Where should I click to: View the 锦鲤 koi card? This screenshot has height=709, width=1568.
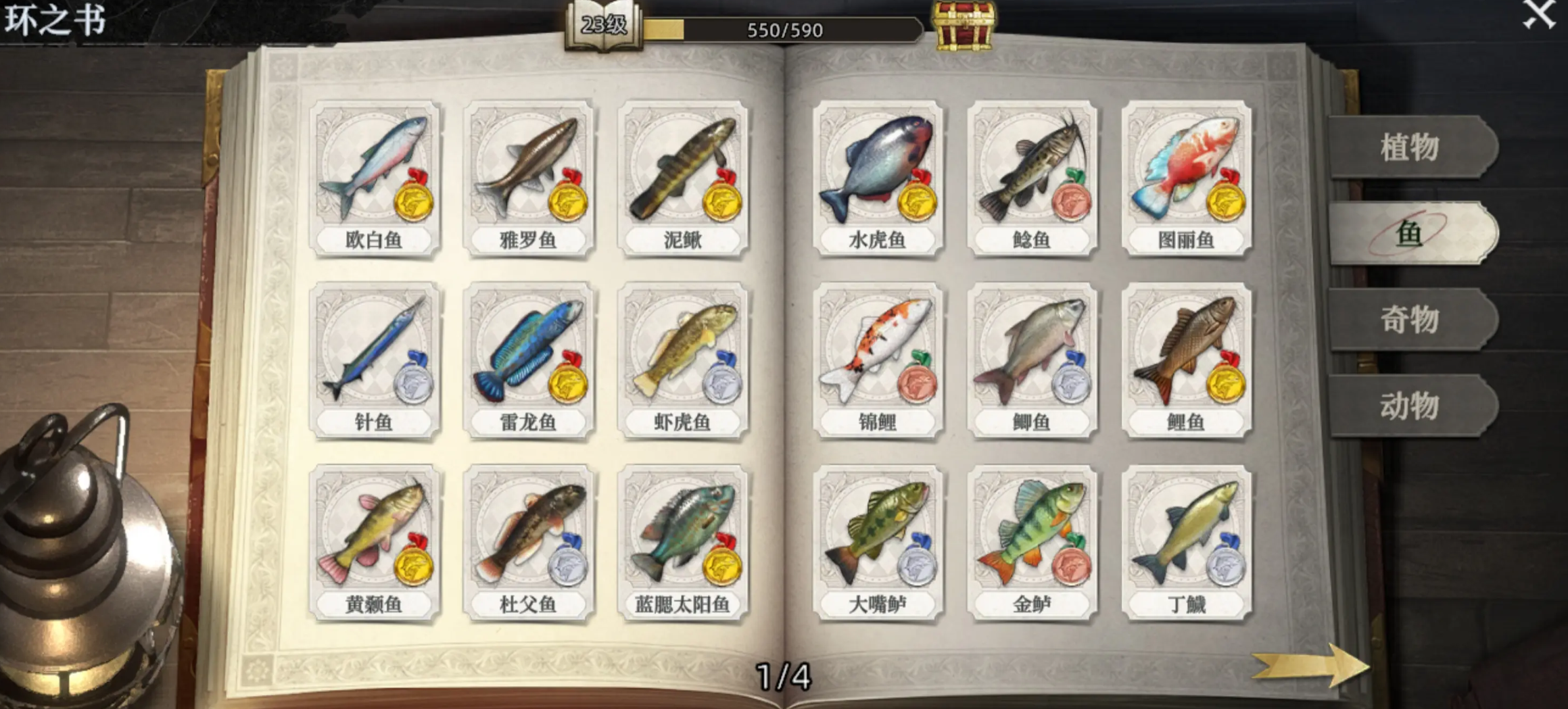tap(877, 361)
